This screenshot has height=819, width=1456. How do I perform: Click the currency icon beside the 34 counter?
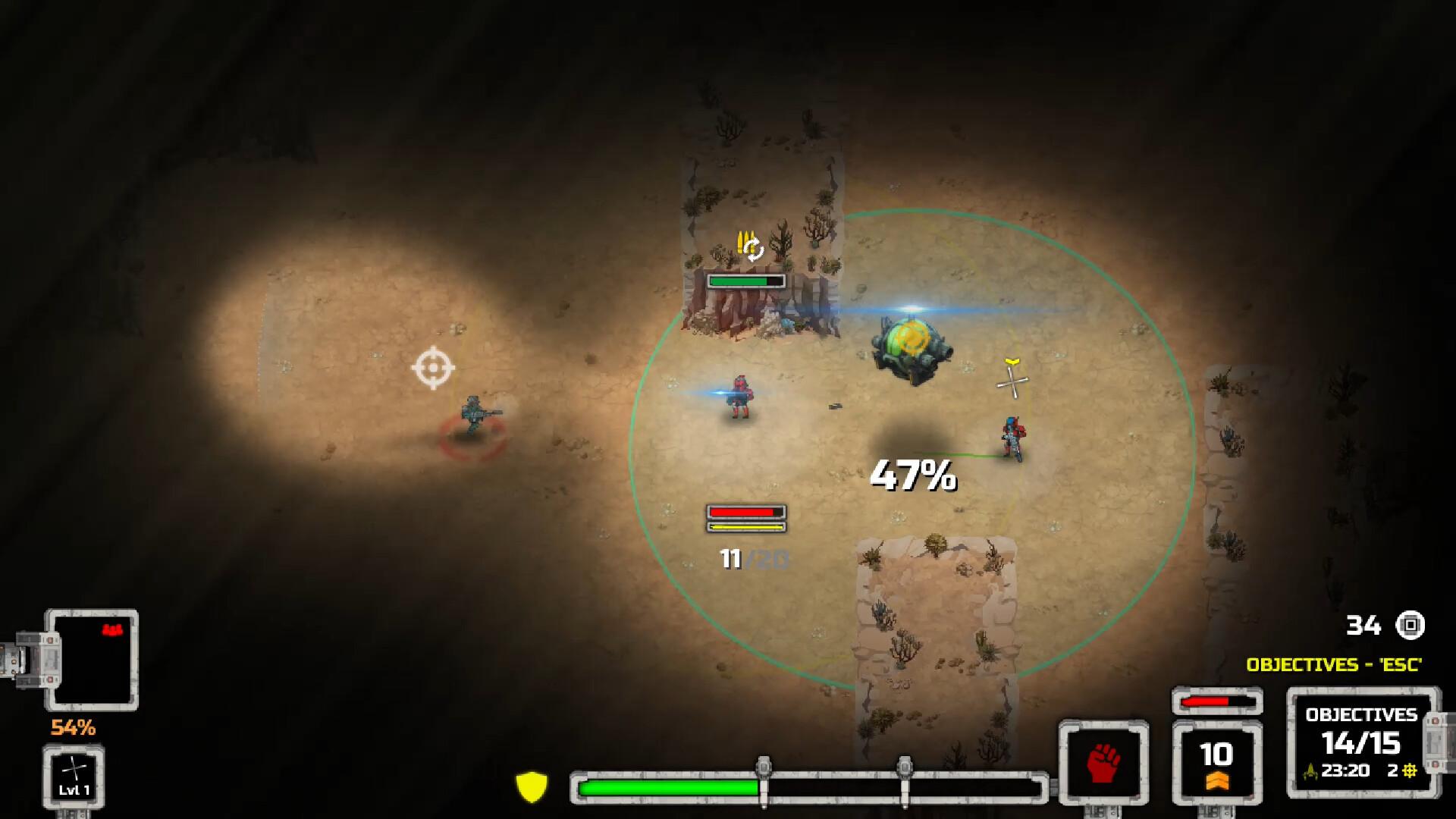1412,626
